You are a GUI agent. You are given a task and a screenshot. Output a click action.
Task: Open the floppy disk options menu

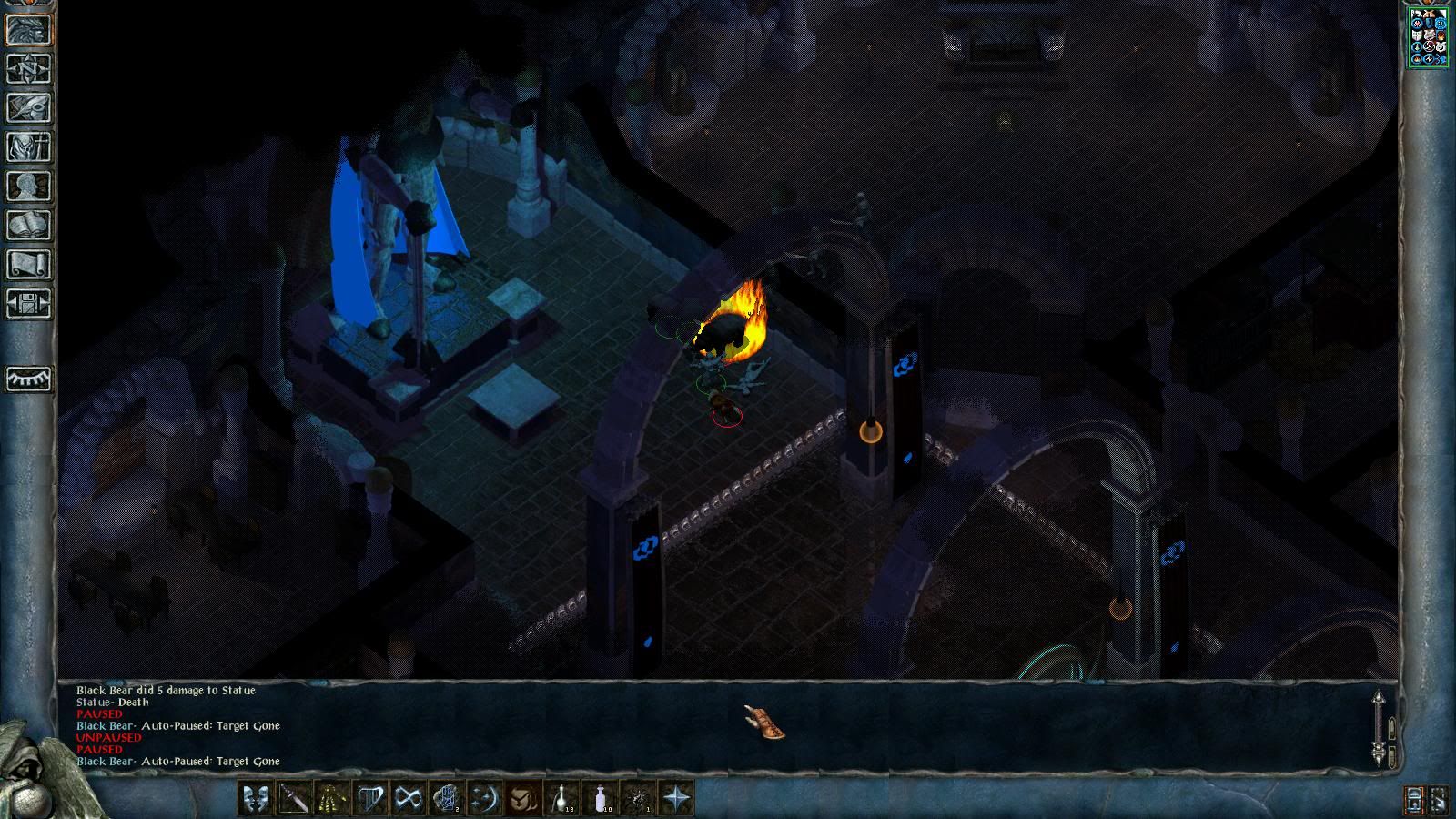(28, 304)
